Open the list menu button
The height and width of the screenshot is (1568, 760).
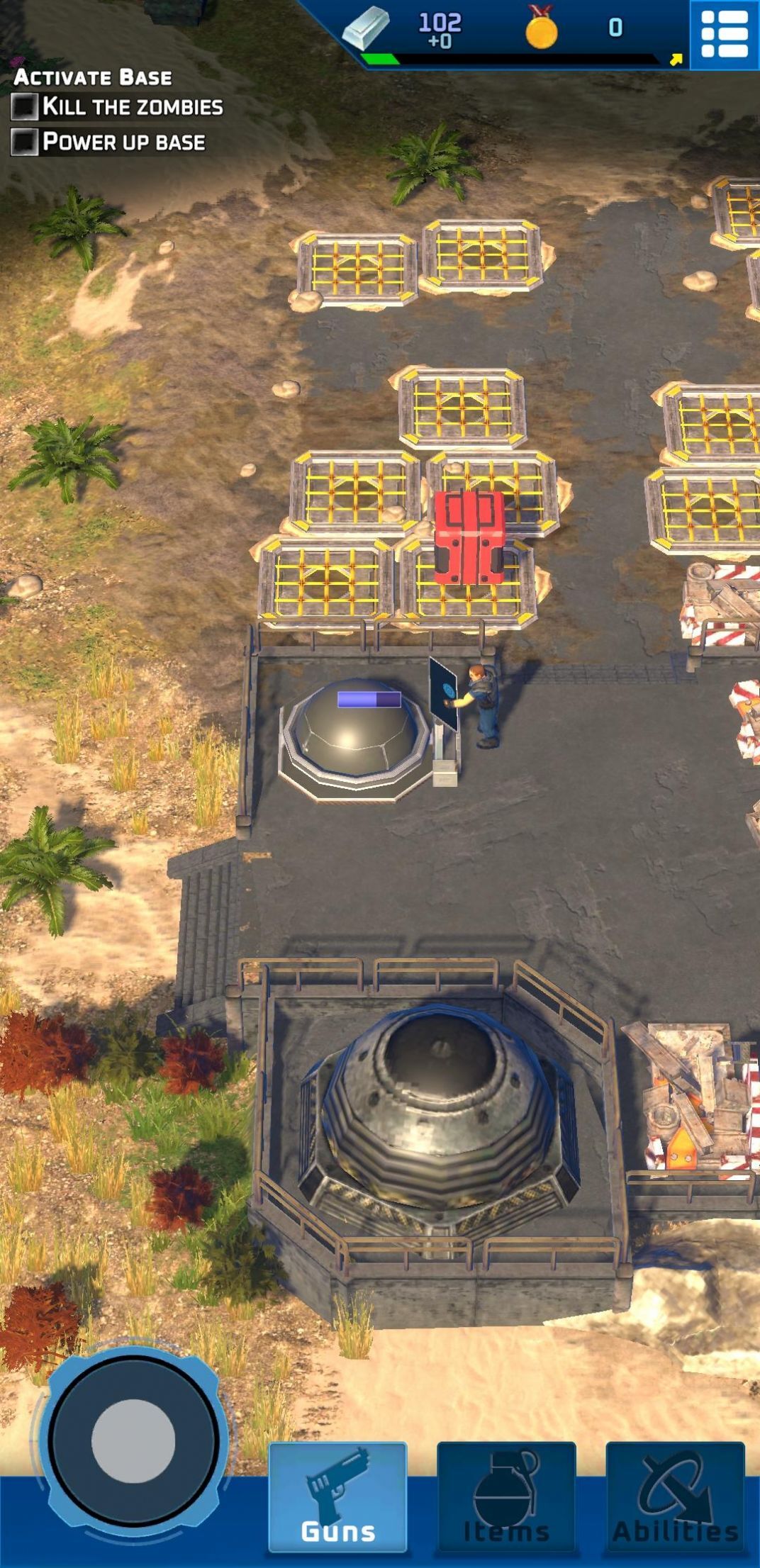click(x=724, y=34)
